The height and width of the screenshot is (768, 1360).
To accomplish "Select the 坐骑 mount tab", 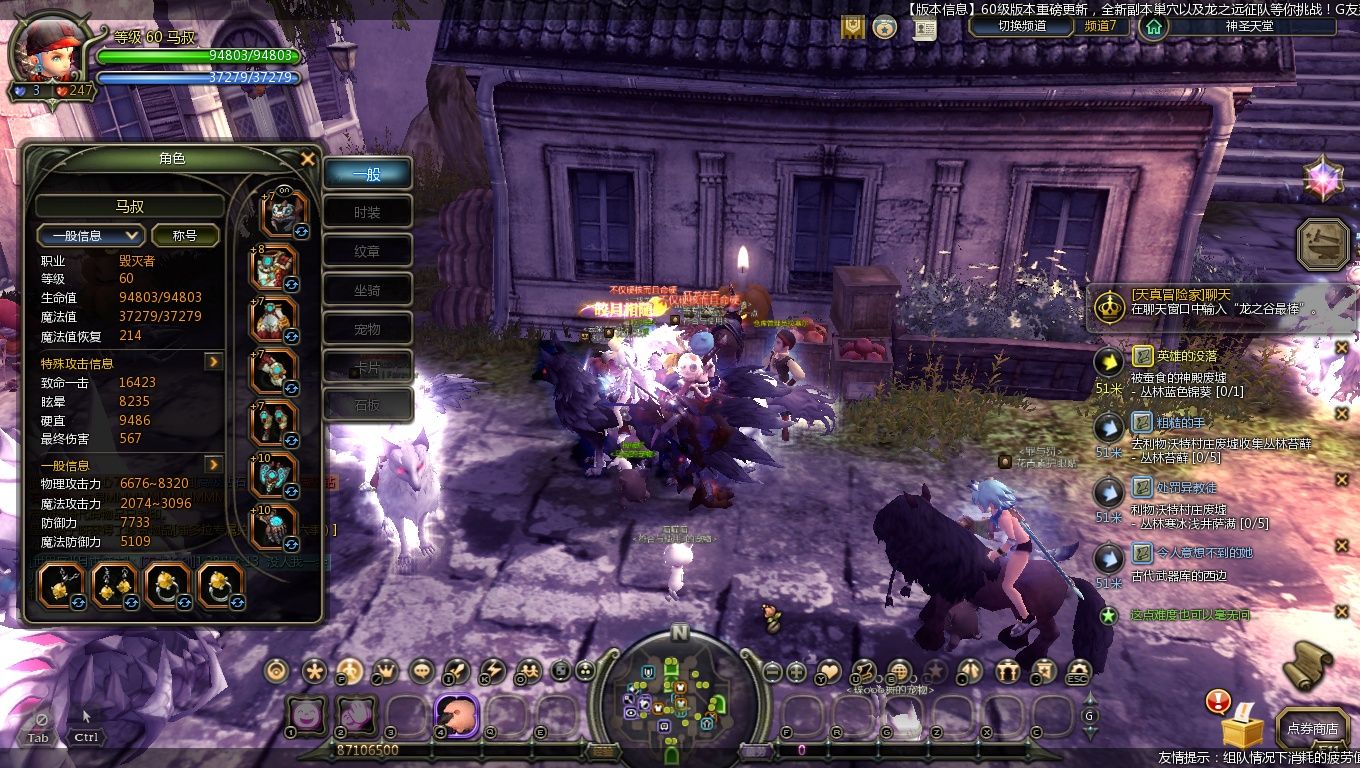I will click(367, 290).
